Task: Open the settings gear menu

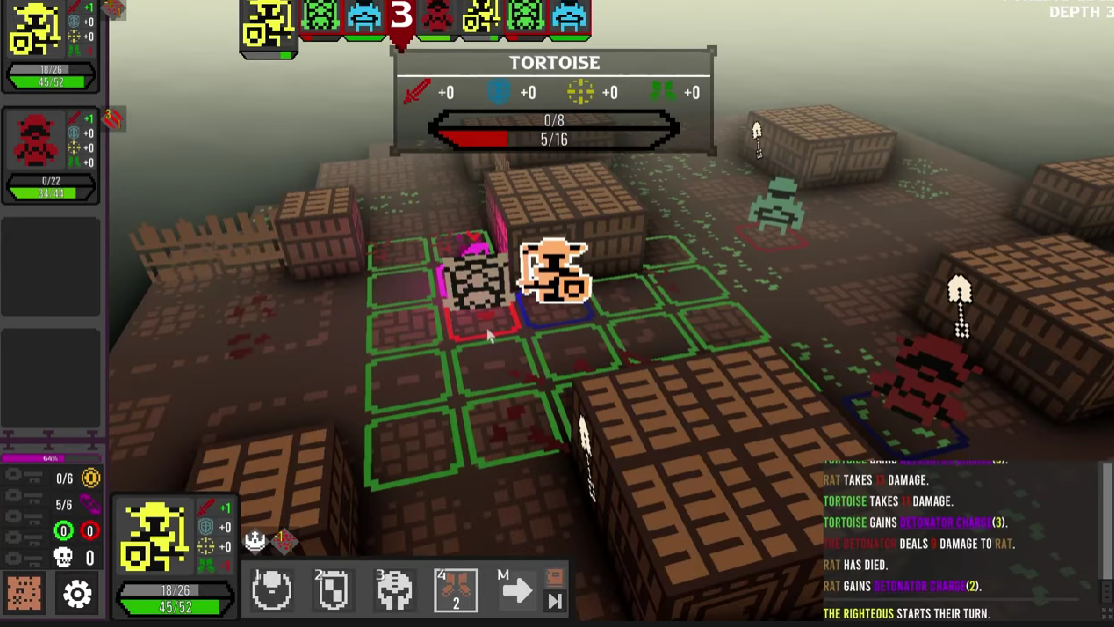Action: 77,594
